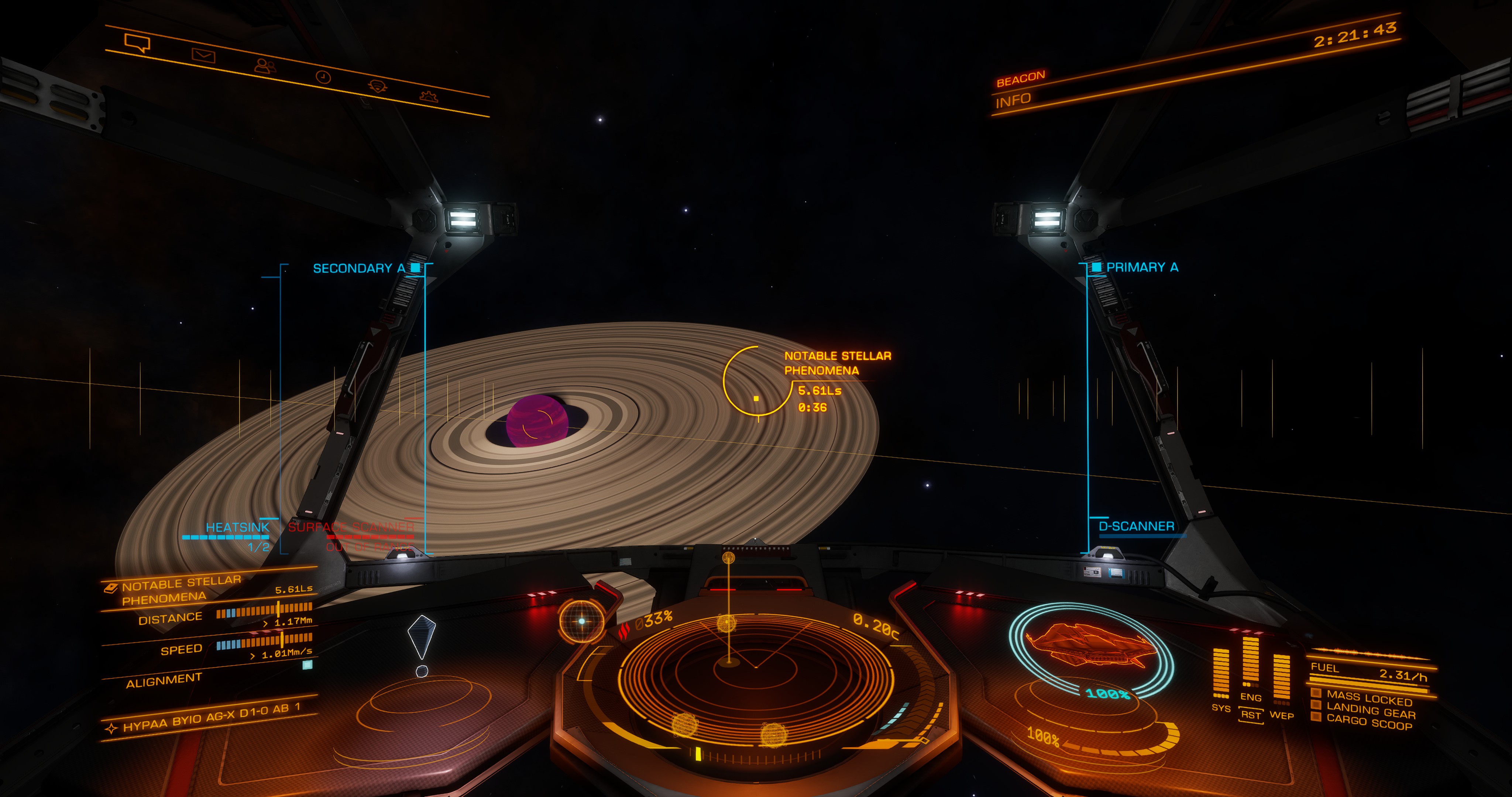Click the RST power reset label
The width and height of the screenshot is (1512, 797).
pyautogui.click(x=1251, y=715)
